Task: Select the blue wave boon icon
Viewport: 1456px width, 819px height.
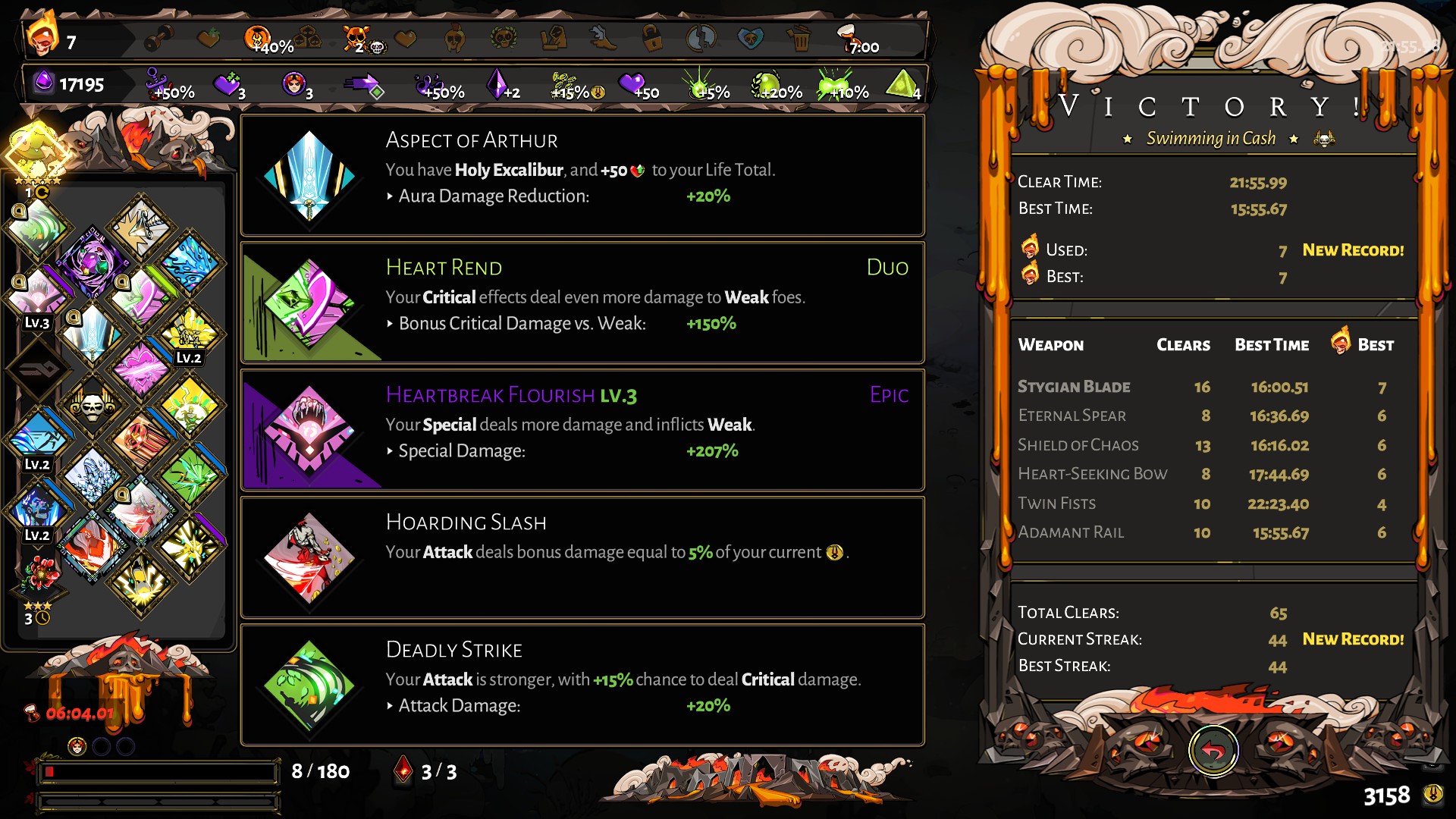Action: [x=190, y=264]
